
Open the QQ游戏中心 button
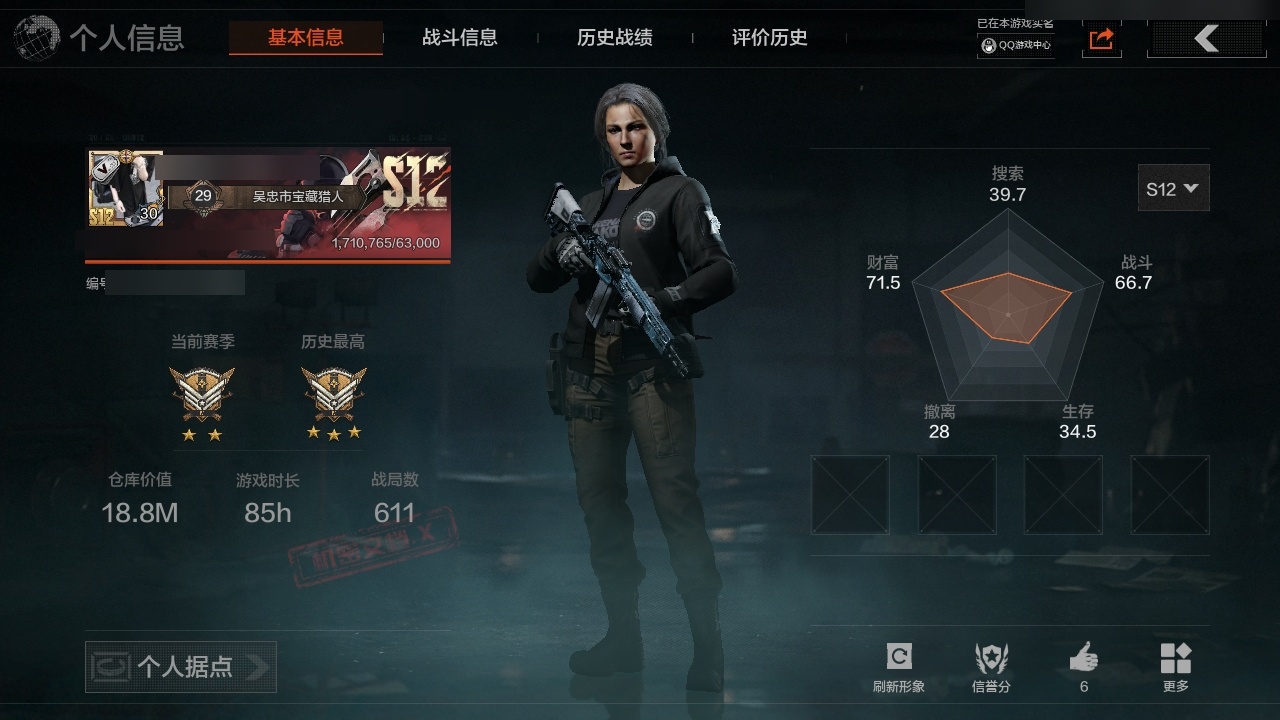1016,45
